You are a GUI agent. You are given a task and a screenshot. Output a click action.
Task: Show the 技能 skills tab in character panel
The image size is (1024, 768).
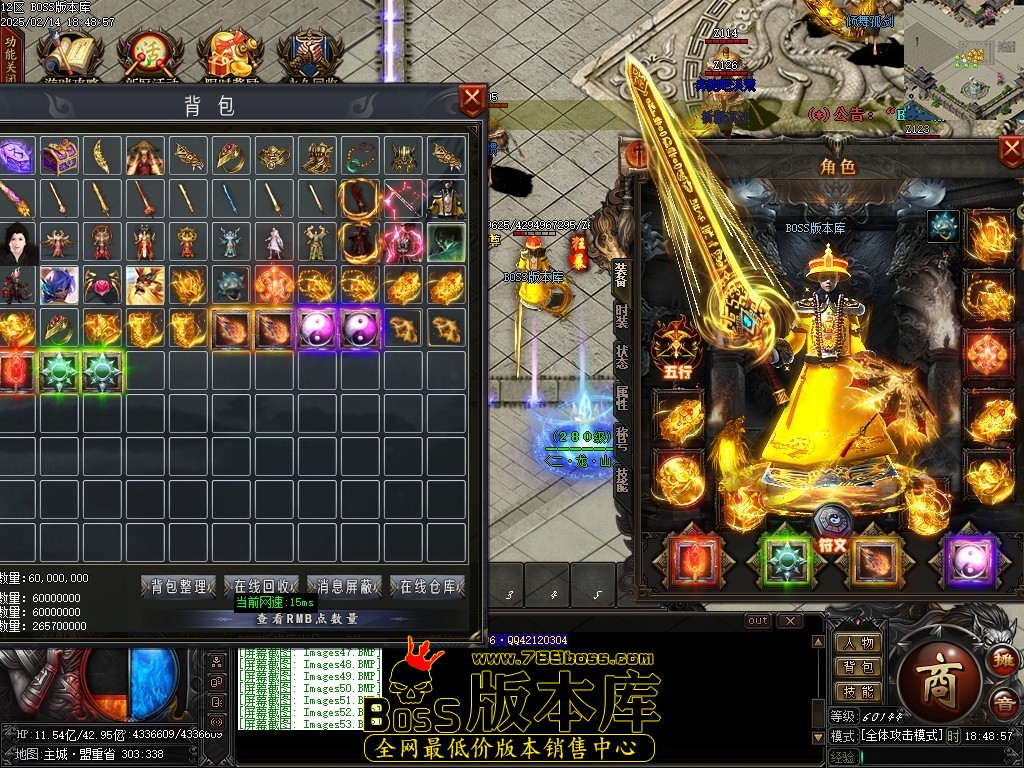[x=621, y=480]
